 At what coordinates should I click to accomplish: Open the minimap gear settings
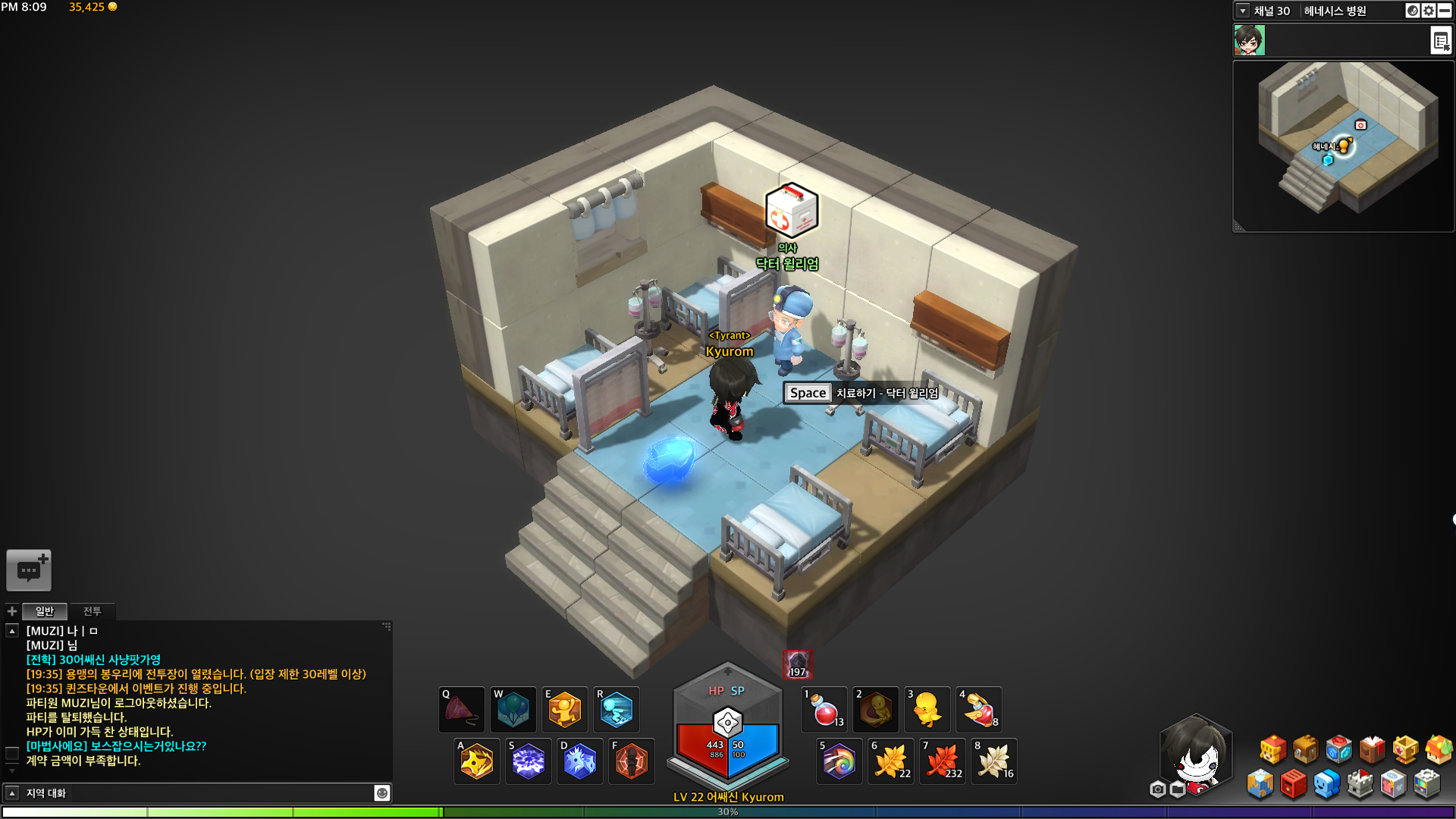1429,11
